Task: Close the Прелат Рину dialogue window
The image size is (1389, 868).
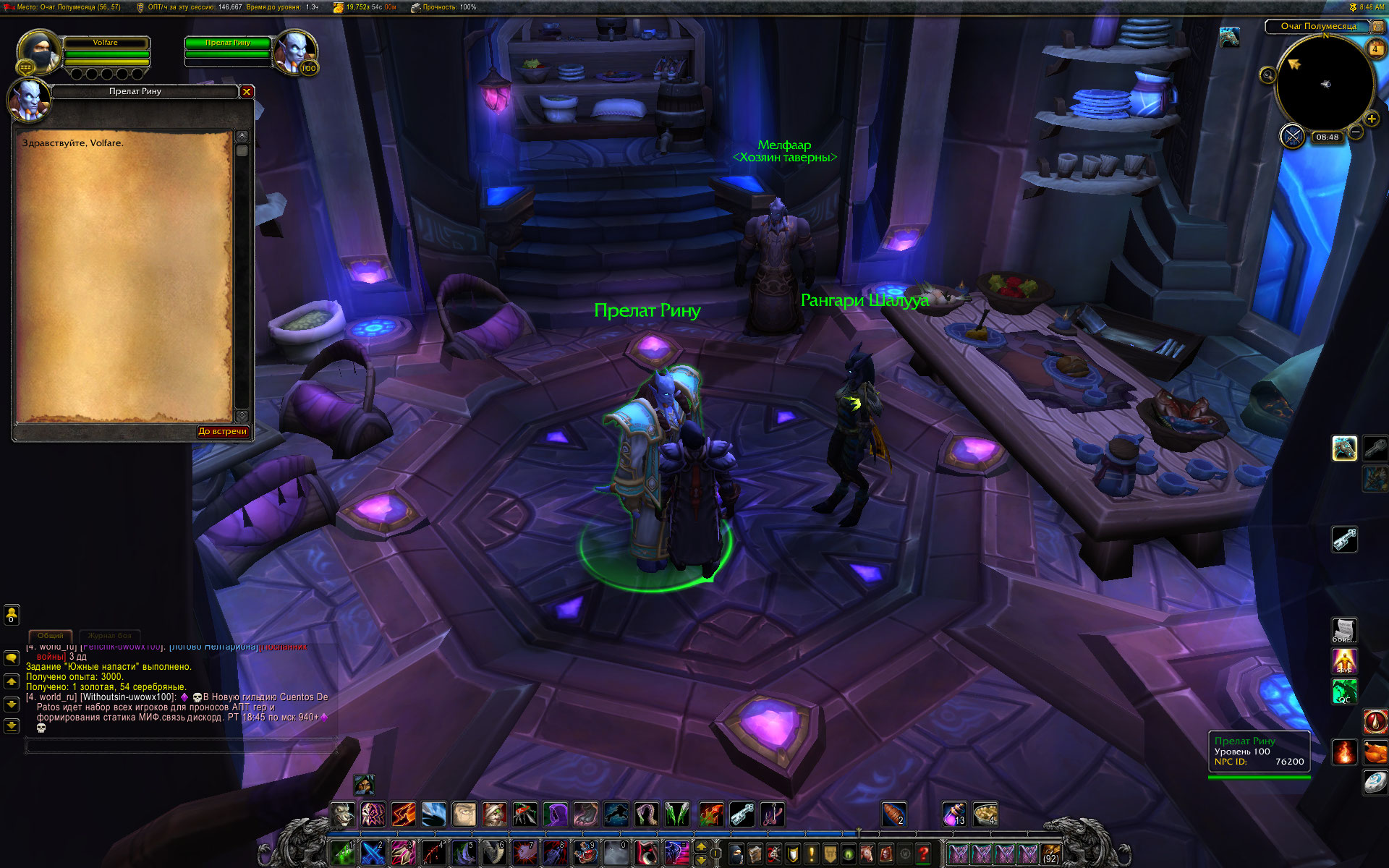Action: [247, 92]
